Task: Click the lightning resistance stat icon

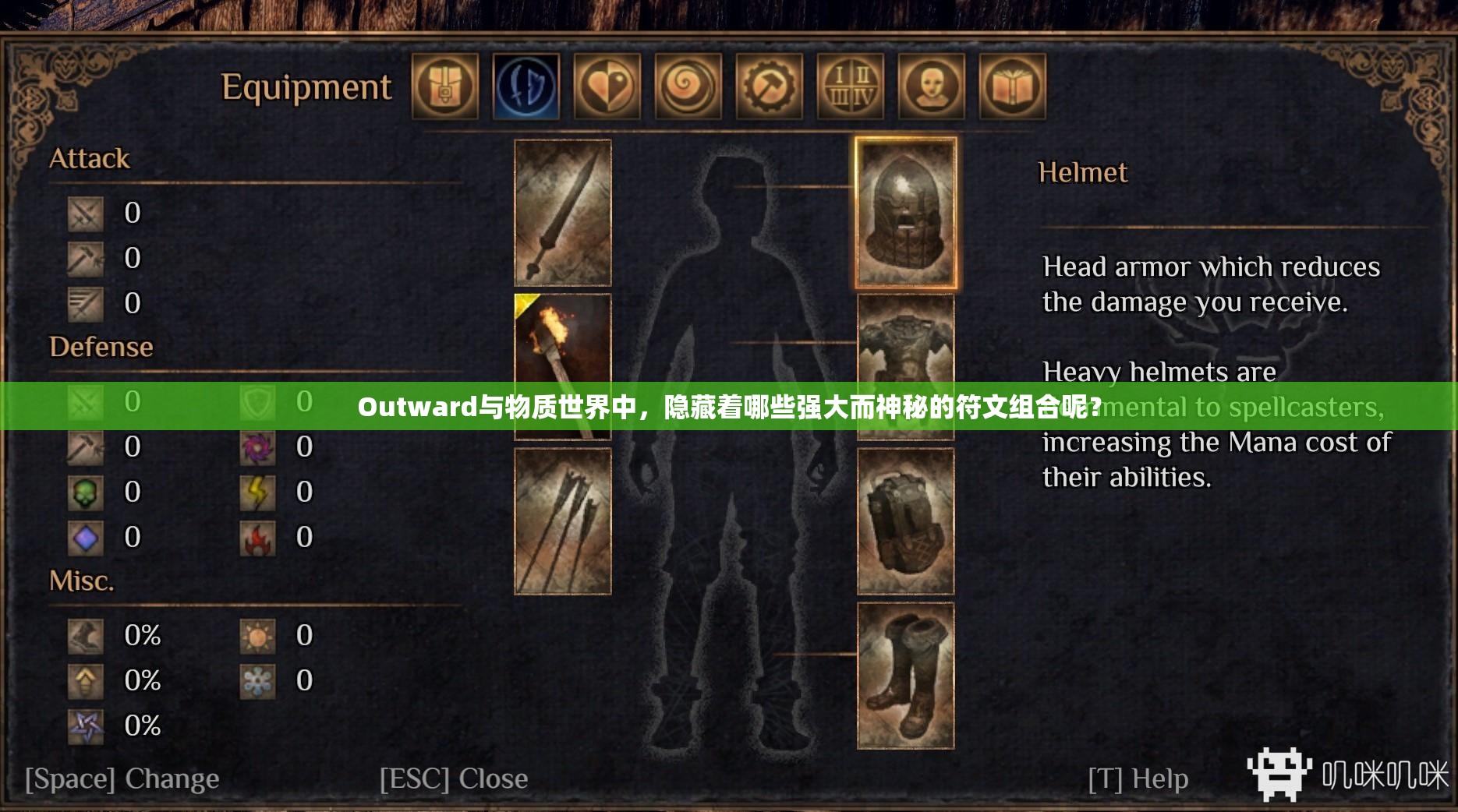Action: click(257, 492)
